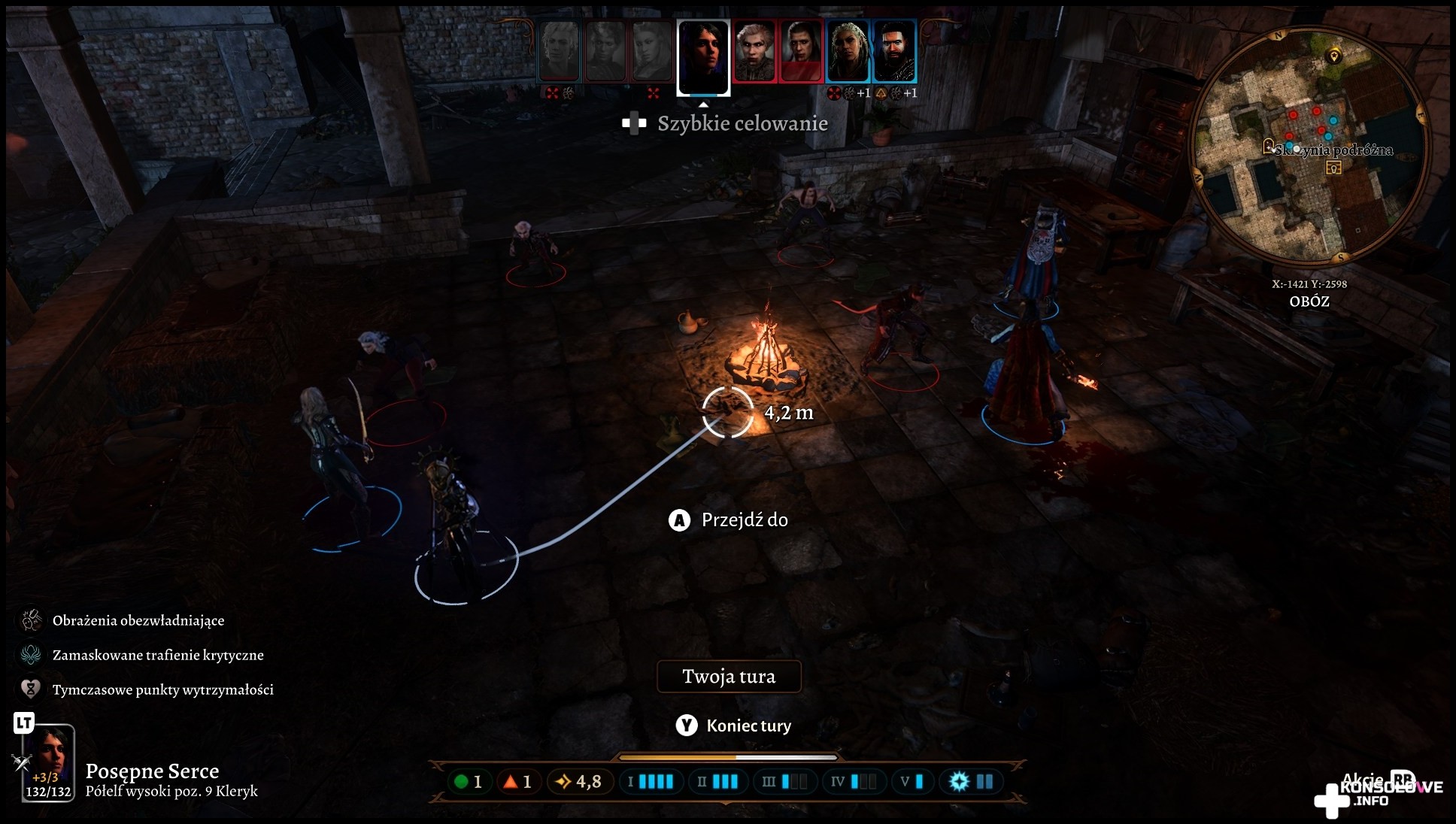Image resolution: width=1456 pixels, height=824 pixels.
Task: Open the circular camp minimap
Action: click(x=1309, y=147)
